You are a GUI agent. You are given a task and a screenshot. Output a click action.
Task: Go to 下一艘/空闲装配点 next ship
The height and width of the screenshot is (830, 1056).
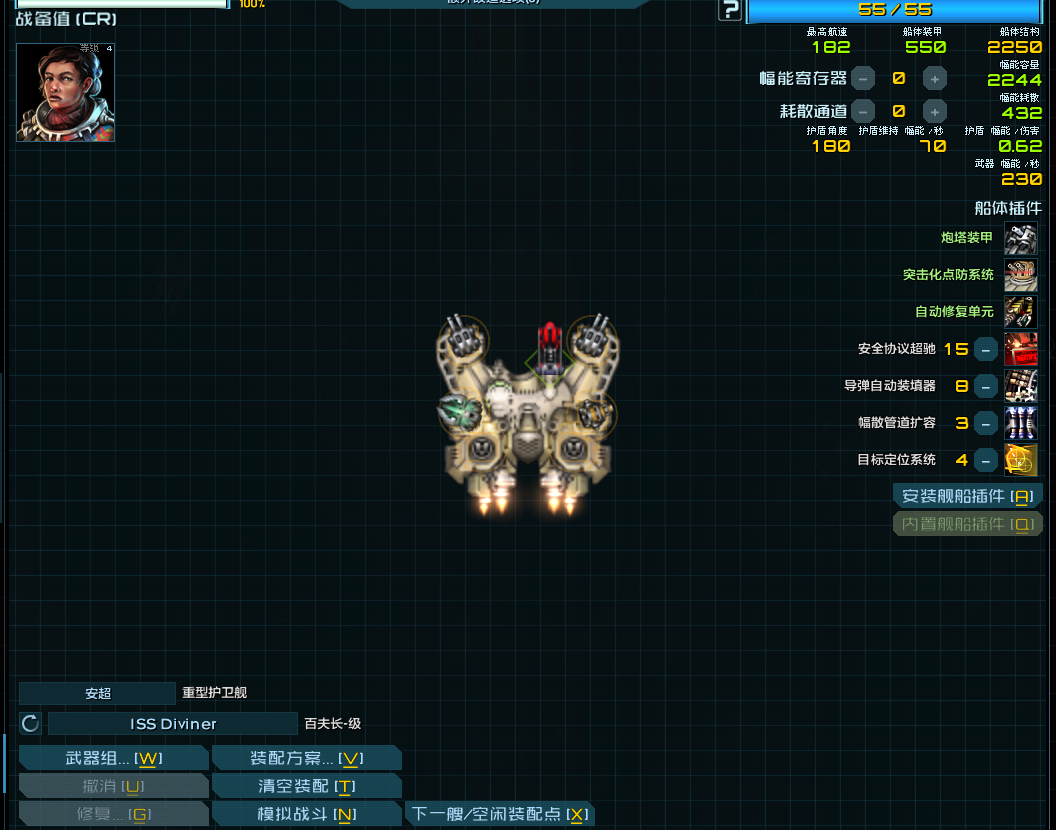(499, 814)
